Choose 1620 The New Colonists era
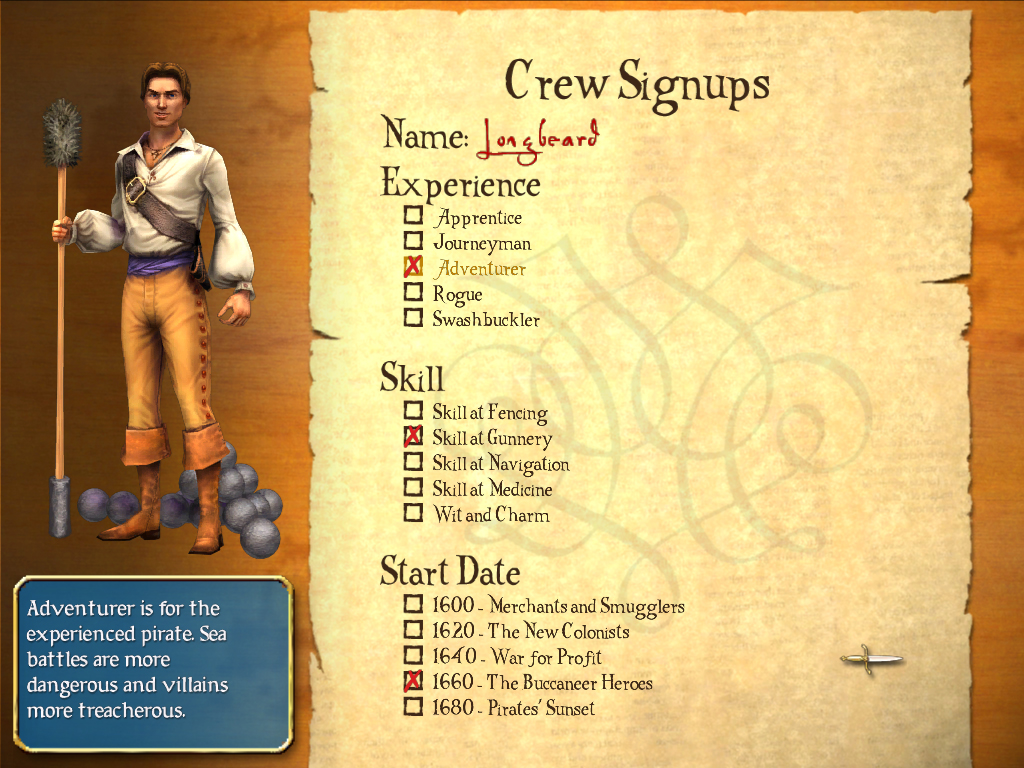 pos(413,631)
